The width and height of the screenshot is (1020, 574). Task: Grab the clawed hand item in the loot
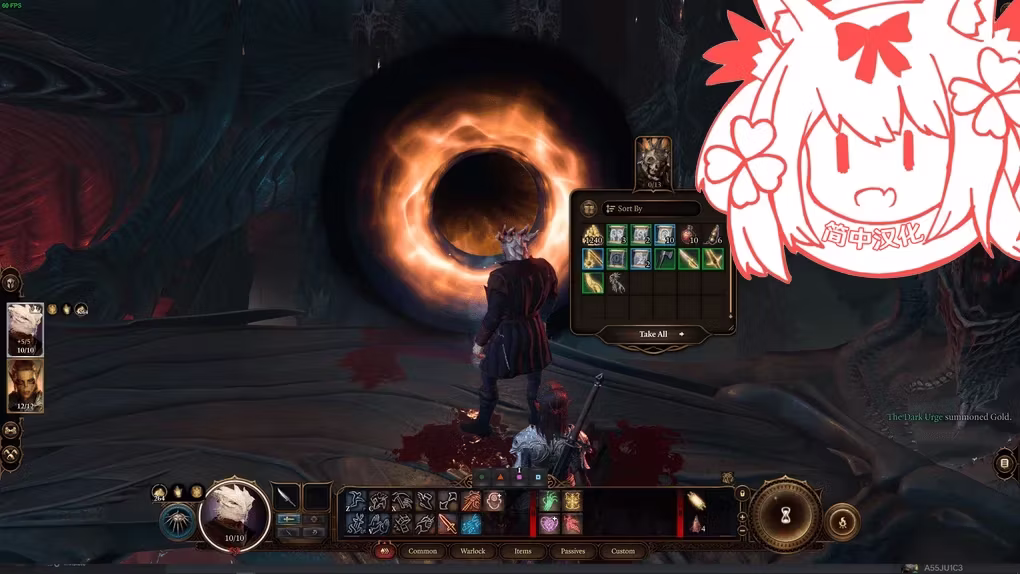point(617,283)
